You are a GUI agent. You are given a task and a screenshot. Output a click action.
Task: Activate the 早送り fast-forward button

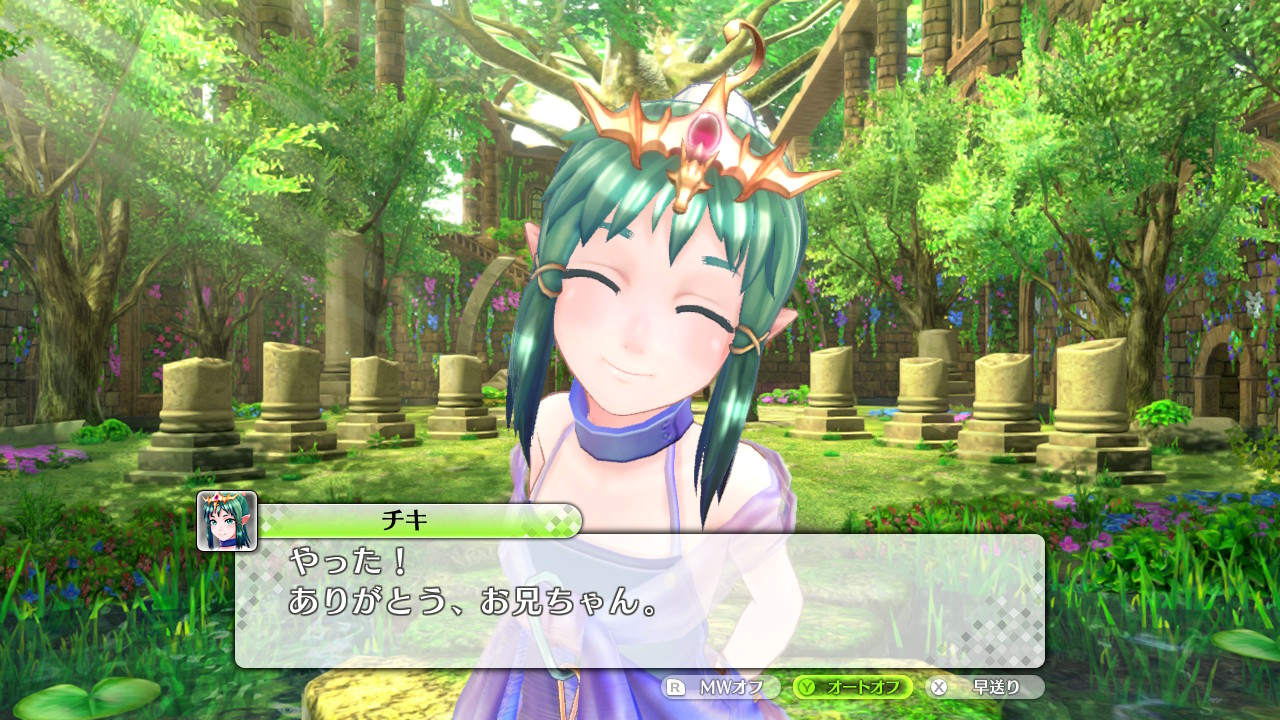[x=985, y=687]
